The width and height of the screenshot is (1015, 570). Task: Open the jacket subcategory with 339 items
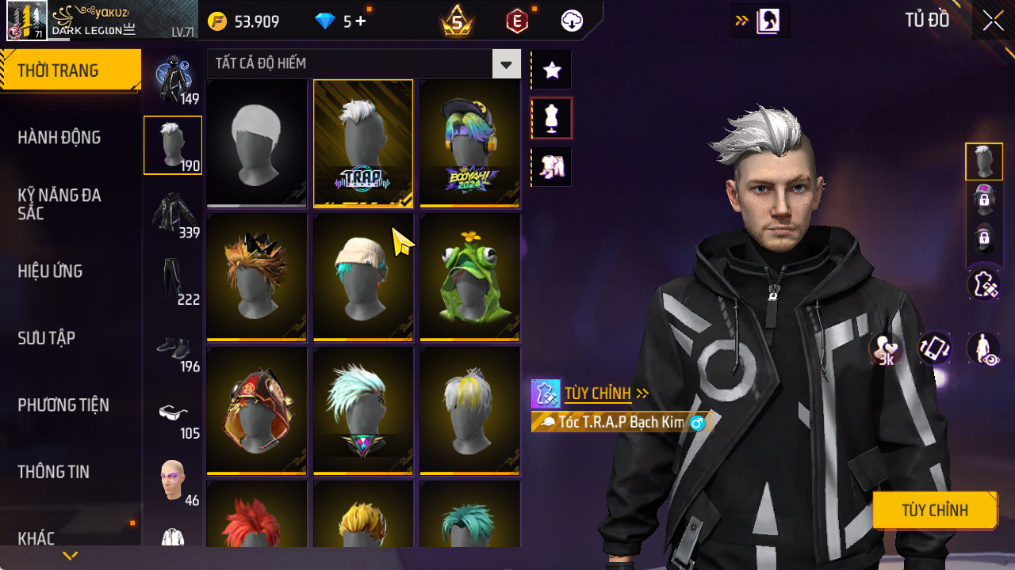pos(173,212)
